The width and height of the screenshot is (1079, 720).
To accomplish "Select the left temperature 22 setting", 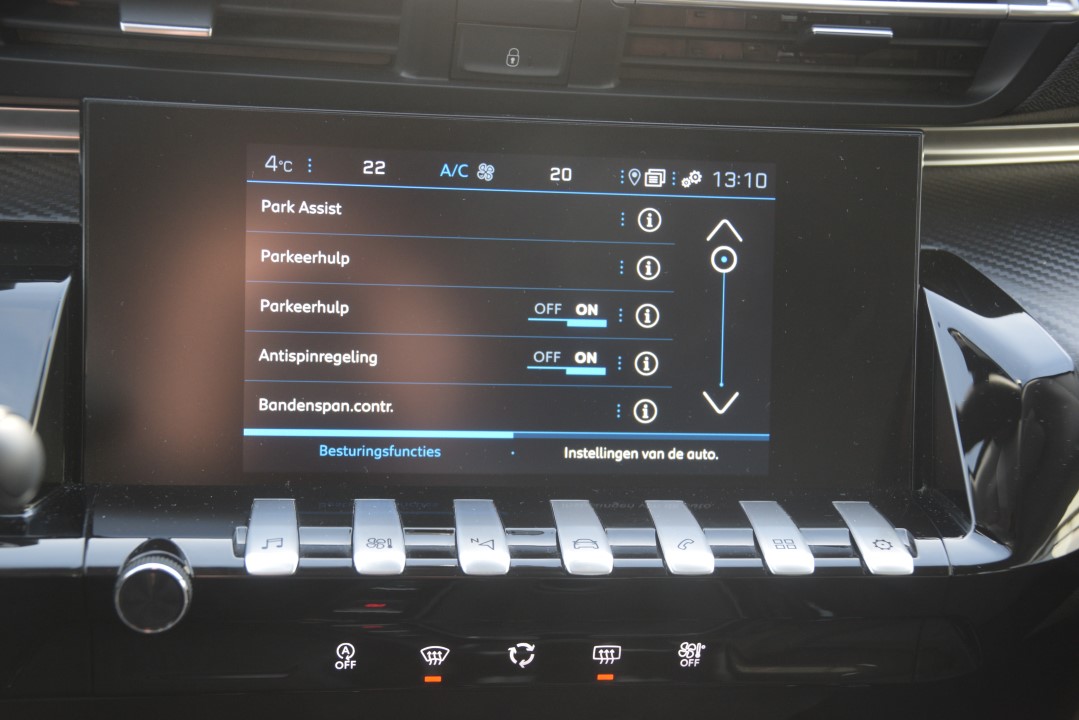I will [373, 168].
